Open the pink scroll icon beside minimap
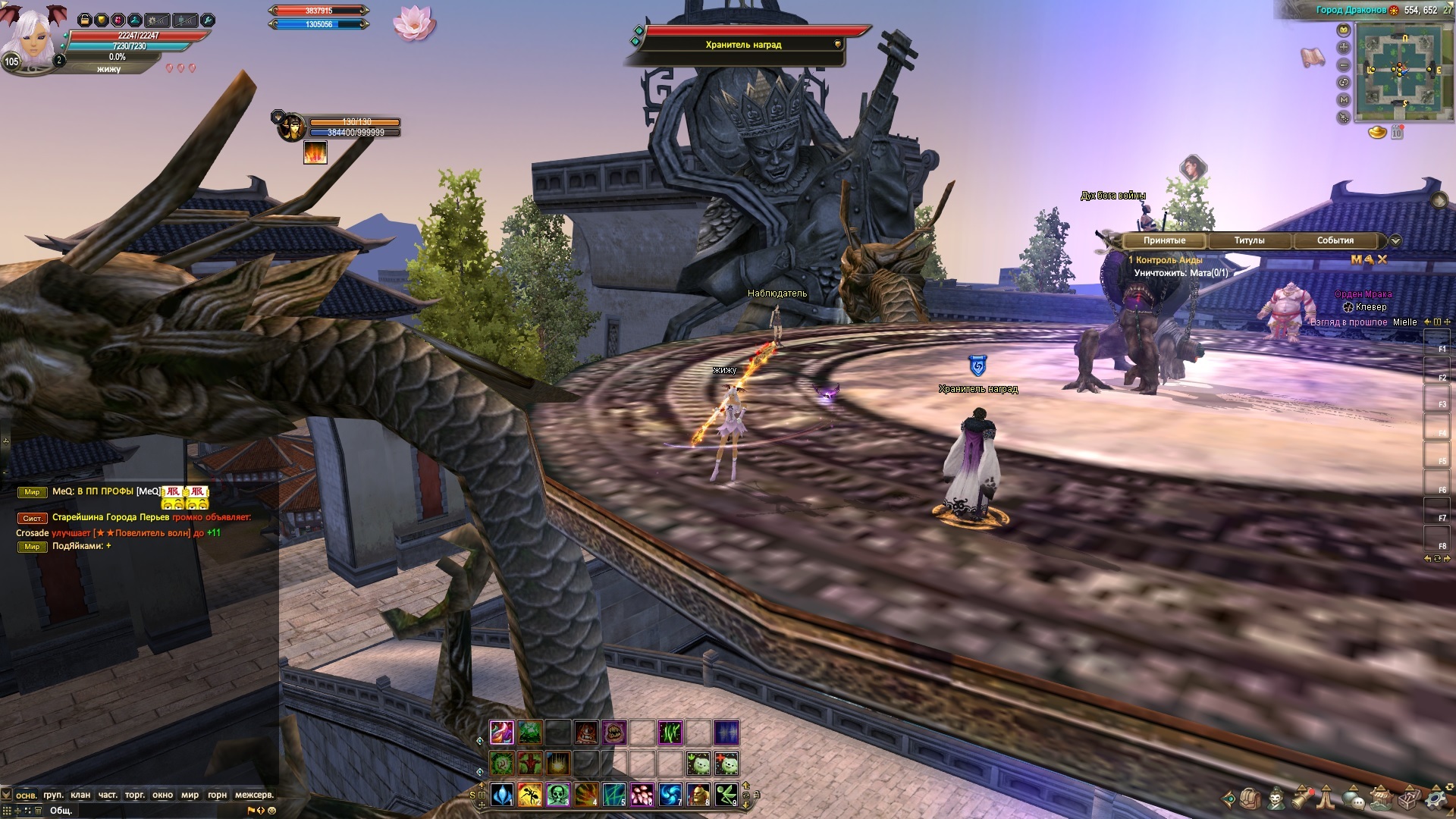This screenshot has height=819, width=1456. click(x=1313, y=57)
